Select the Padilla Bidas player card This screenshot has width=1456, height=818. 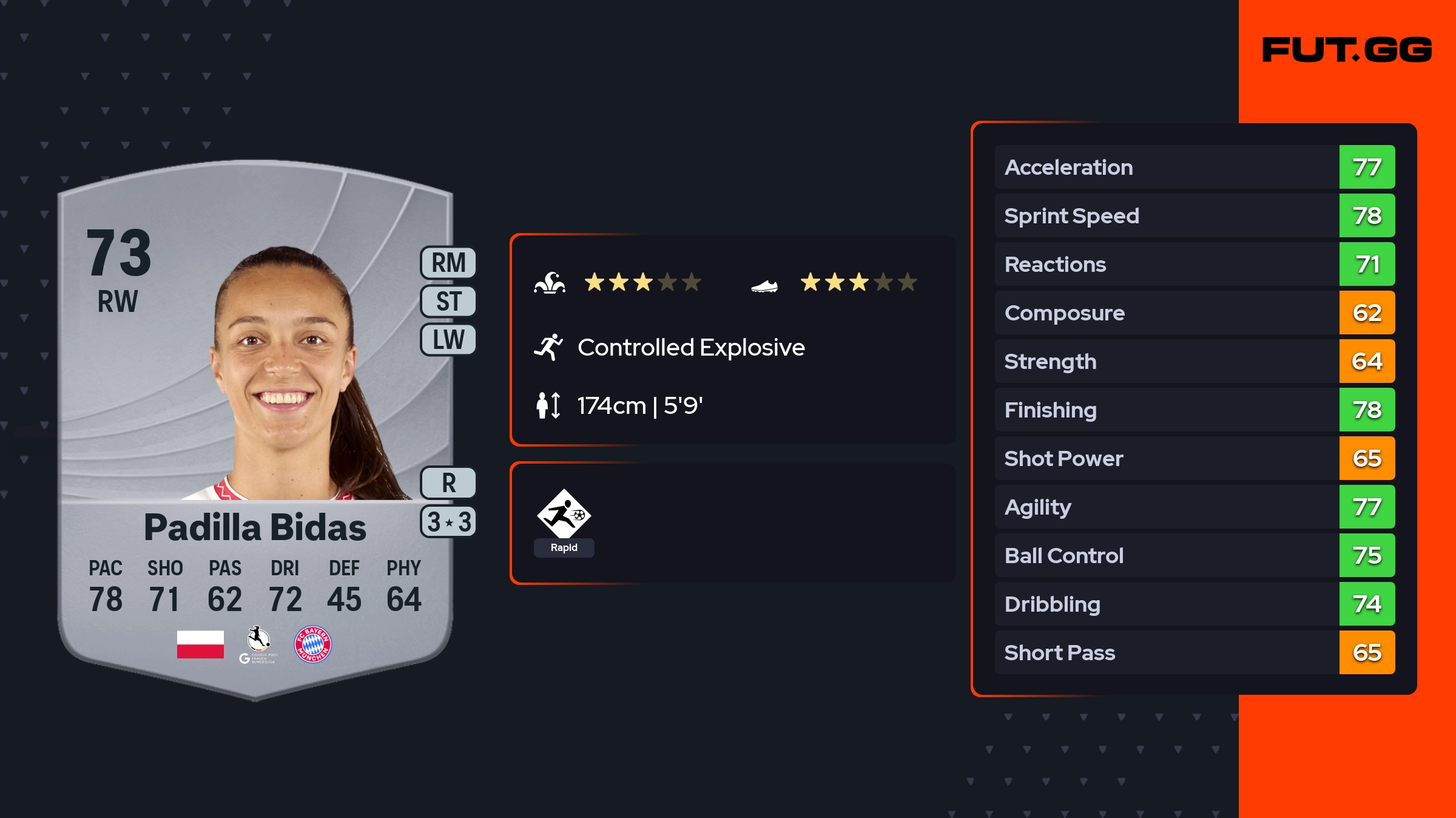click(255, 425)
